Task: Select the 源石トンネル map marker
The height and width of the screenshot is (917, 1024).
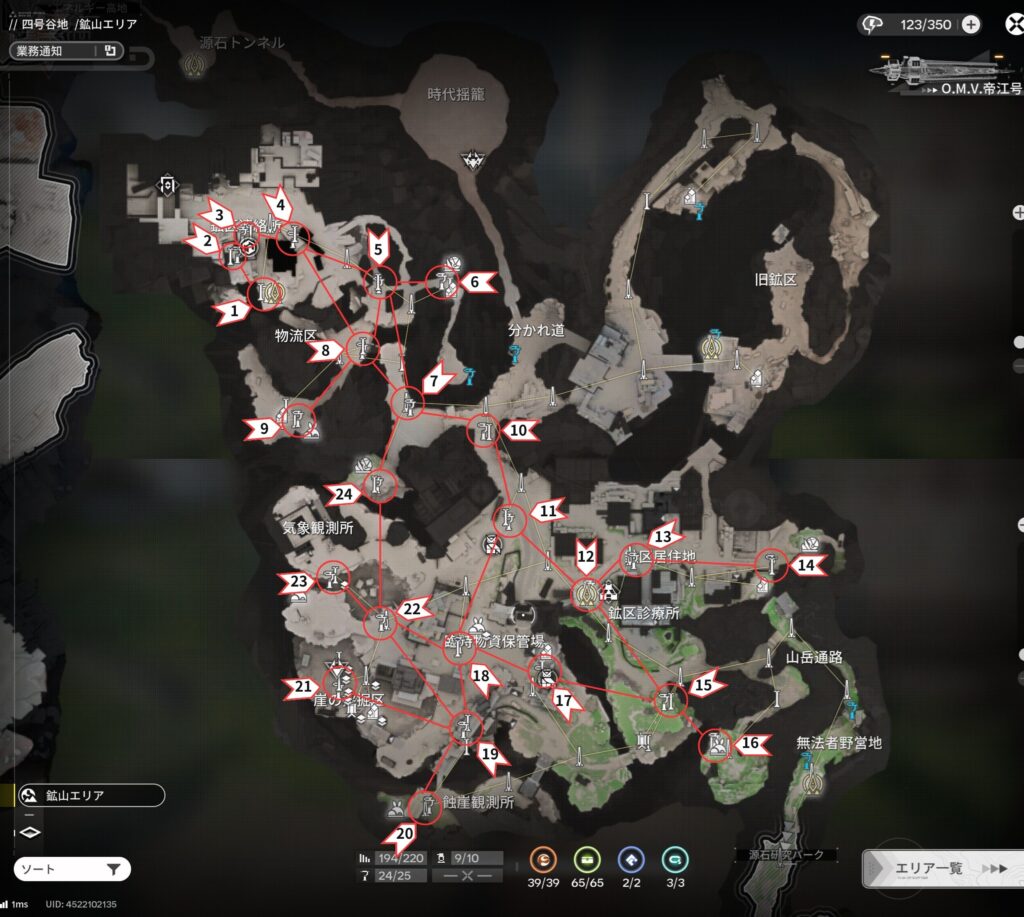Action: 194,65
